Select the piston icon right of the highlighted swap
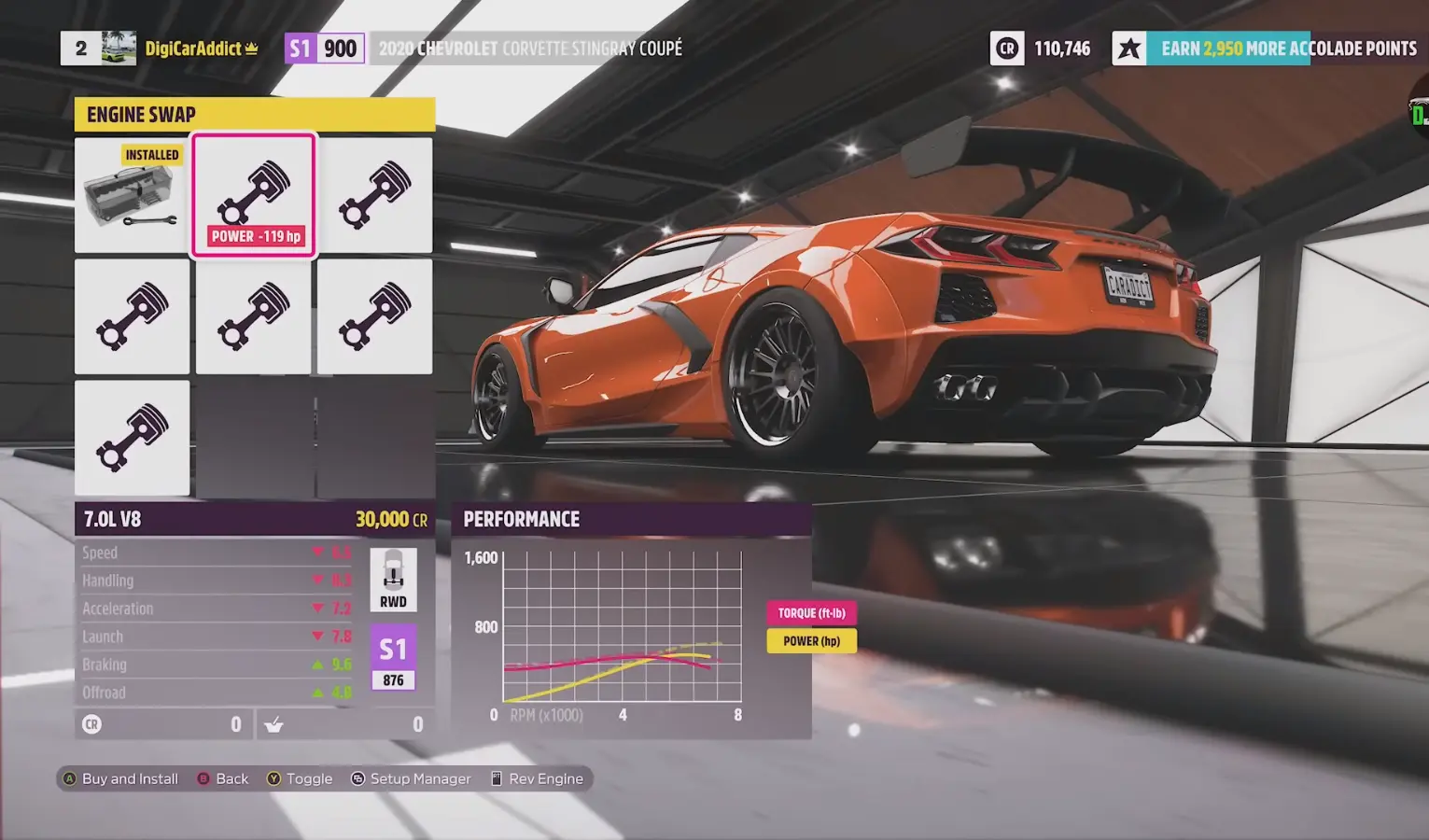The width and height of the screenshot is (1429, 840). (374, 194)
